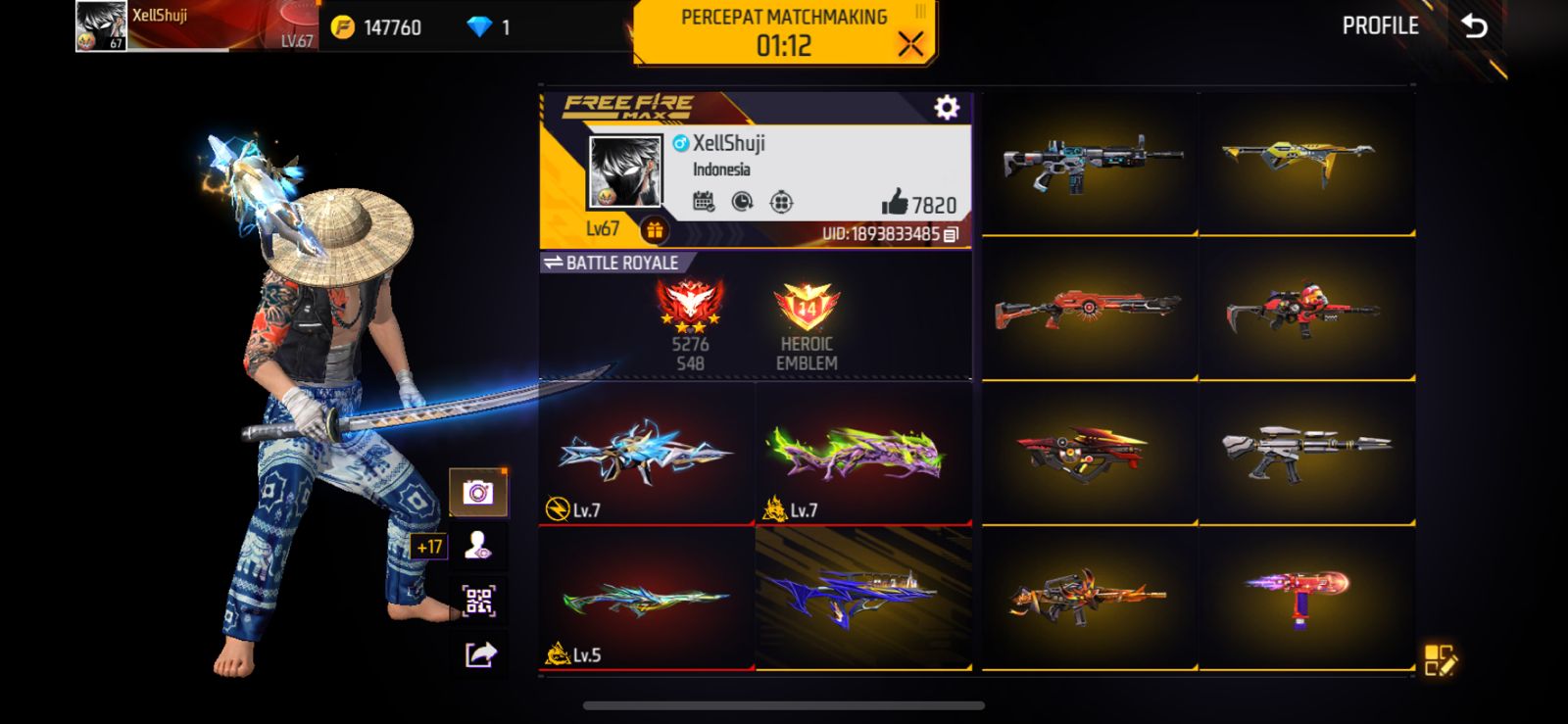Choose the purple-blue winged rifle skin

pos(863,598)
